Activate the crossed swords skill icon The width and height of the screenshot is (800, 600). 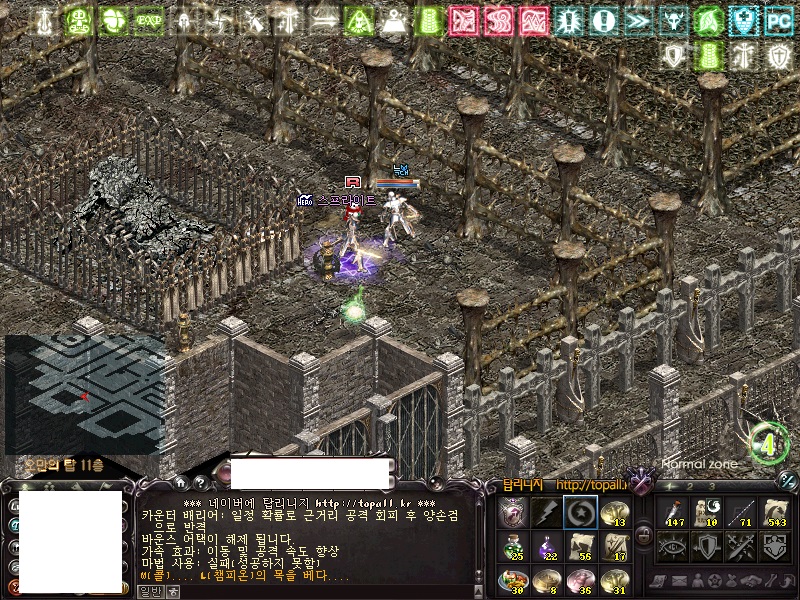click(740, 546)
